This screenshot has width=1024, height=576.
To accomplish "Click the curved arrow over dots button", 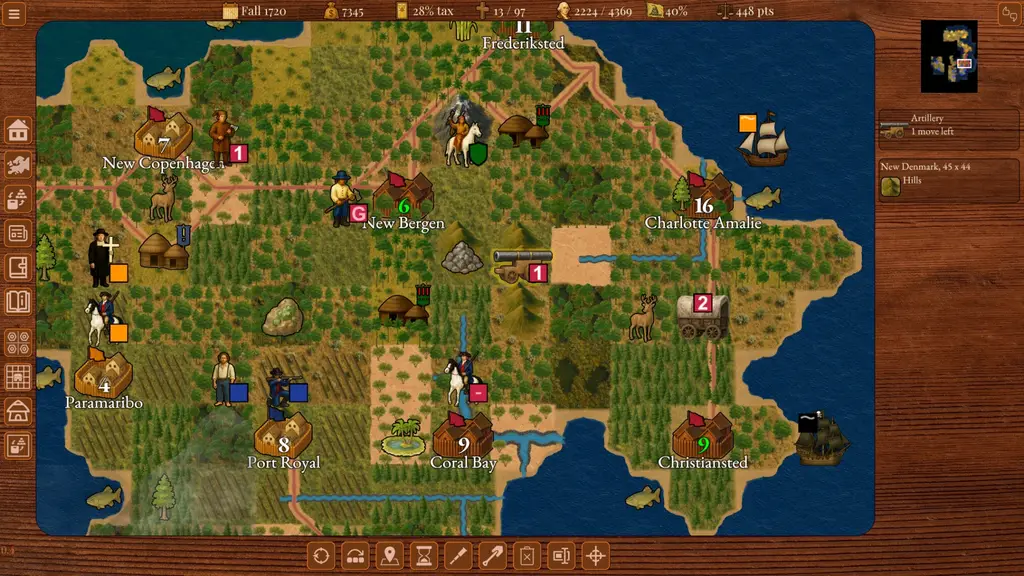I will (356, 555).
